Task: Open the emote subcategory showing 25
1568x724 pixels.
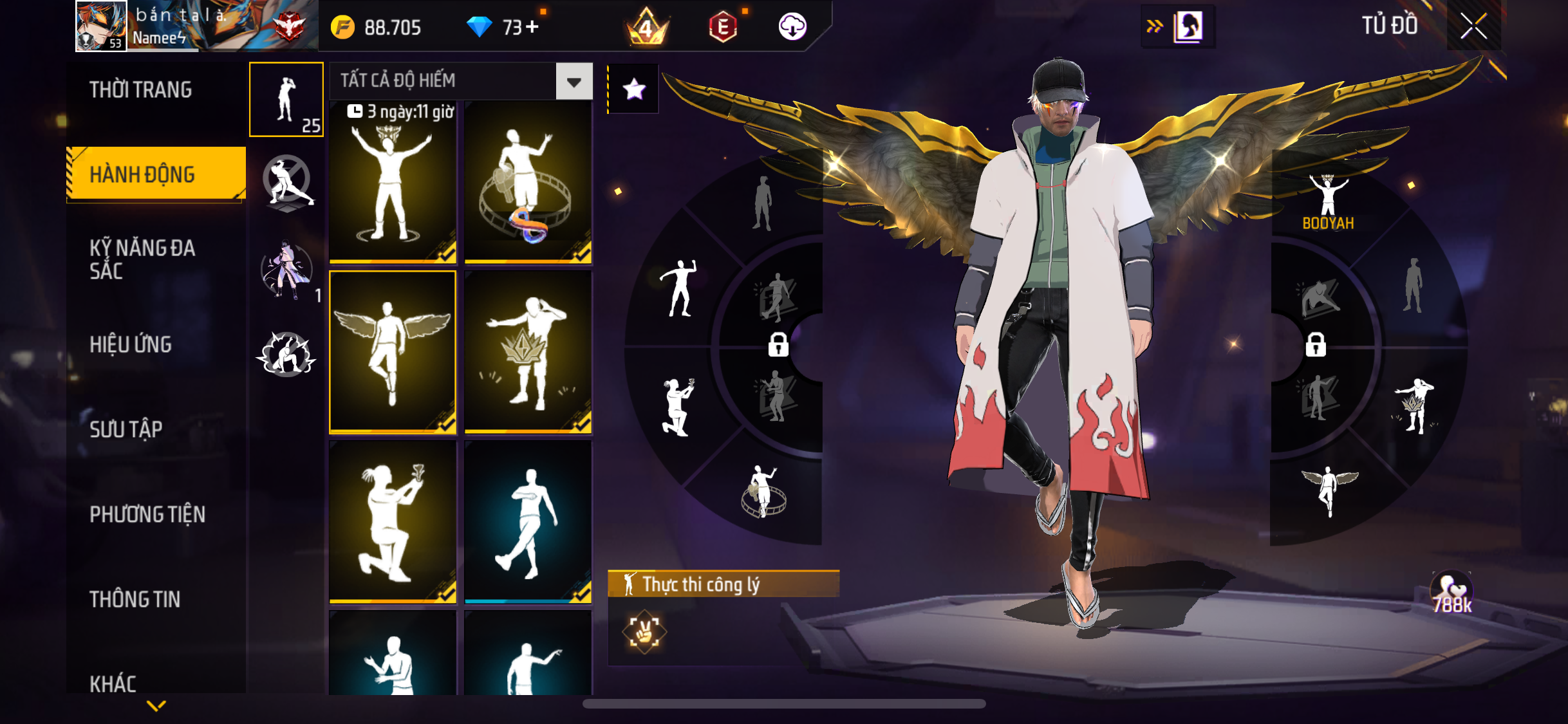Action: pyautogui.click(x=286, y=100)
